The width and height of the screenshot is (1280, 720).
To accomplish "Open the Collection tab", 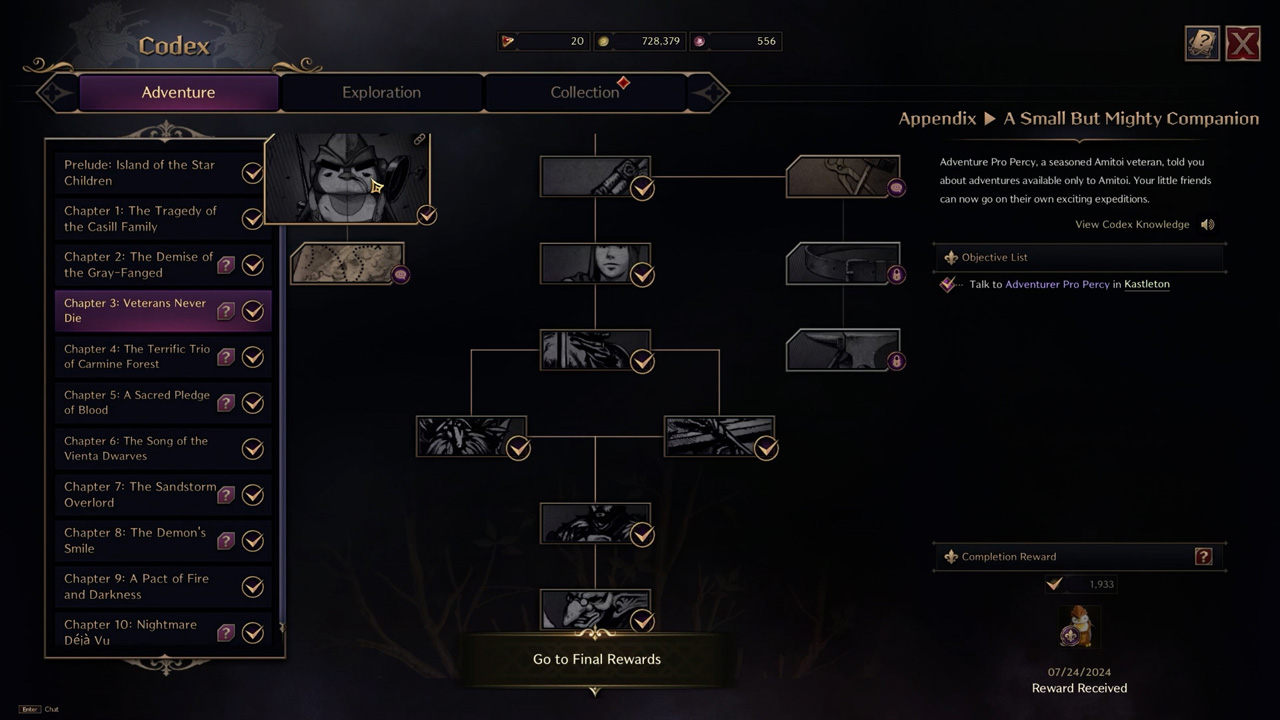I will point(585,92).
